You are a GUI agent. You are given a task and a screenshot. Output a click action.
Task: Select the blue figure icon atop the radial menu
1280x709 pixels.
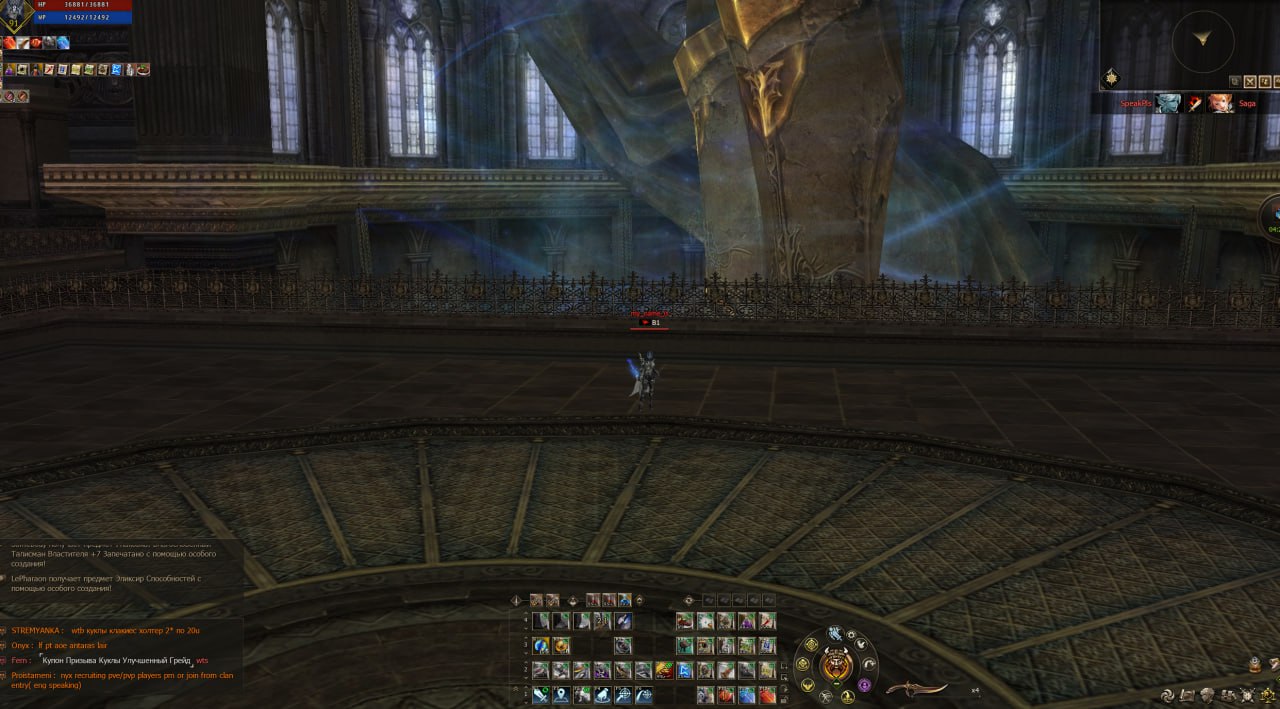835,633
